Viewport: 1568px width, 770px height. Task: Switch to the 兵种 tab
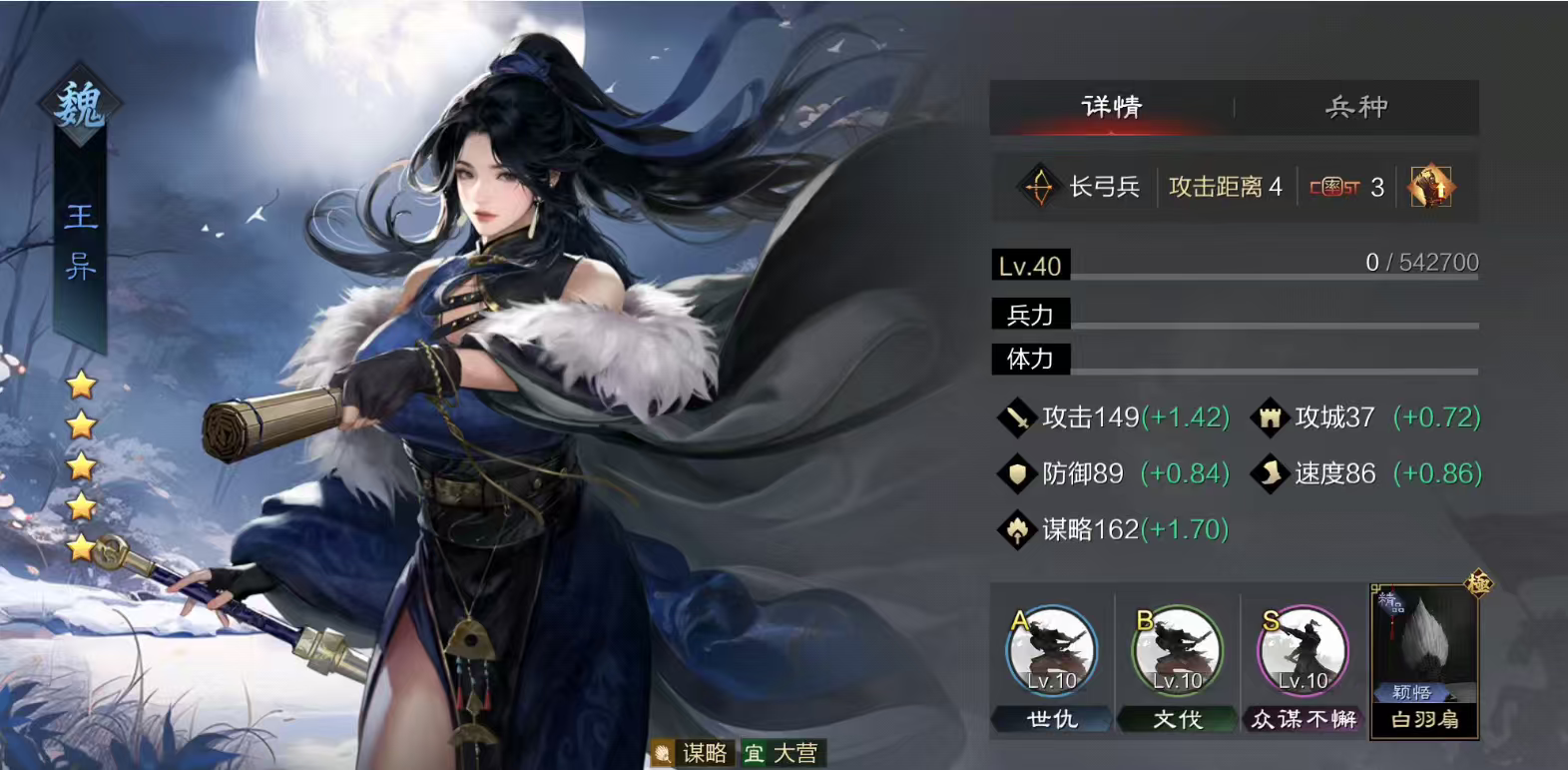coord(1355,107)
